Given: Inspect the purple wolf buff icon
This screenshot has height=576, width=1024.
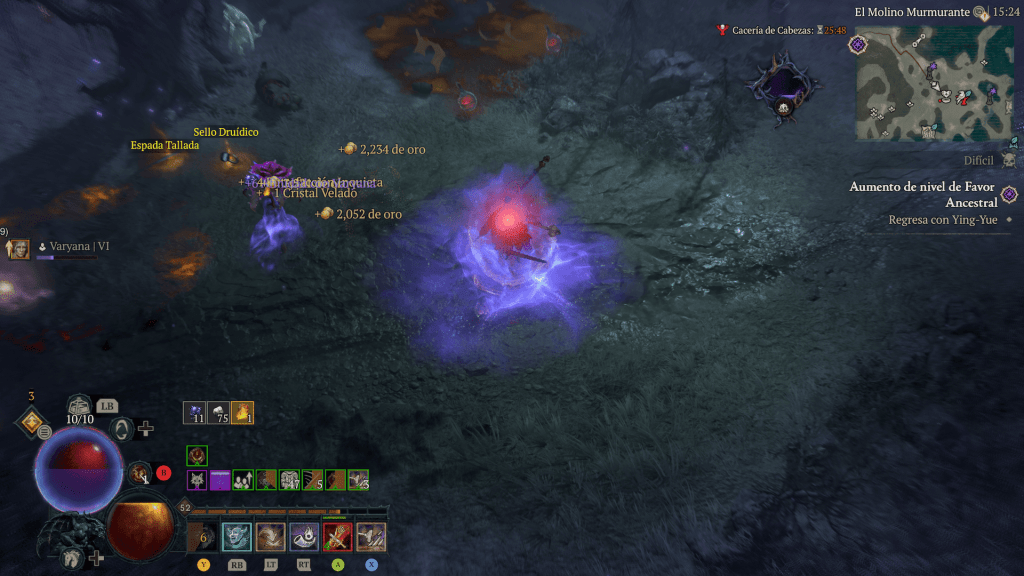Looking at the screenshot, I should pos(197,480).
